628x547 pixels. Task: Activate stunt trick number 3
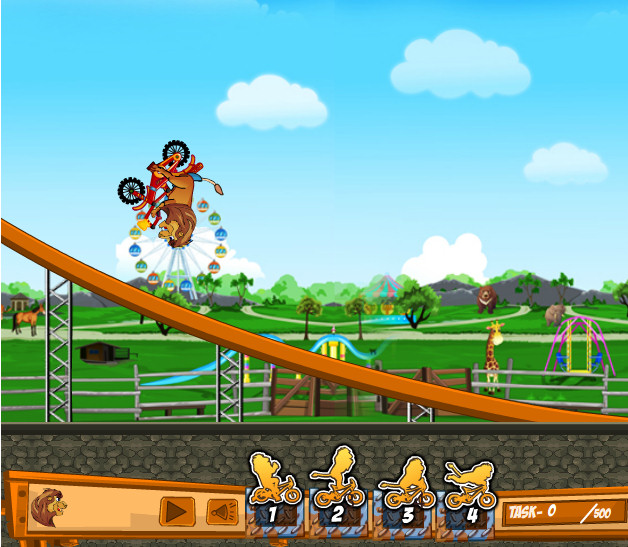(x=406, y=494)
